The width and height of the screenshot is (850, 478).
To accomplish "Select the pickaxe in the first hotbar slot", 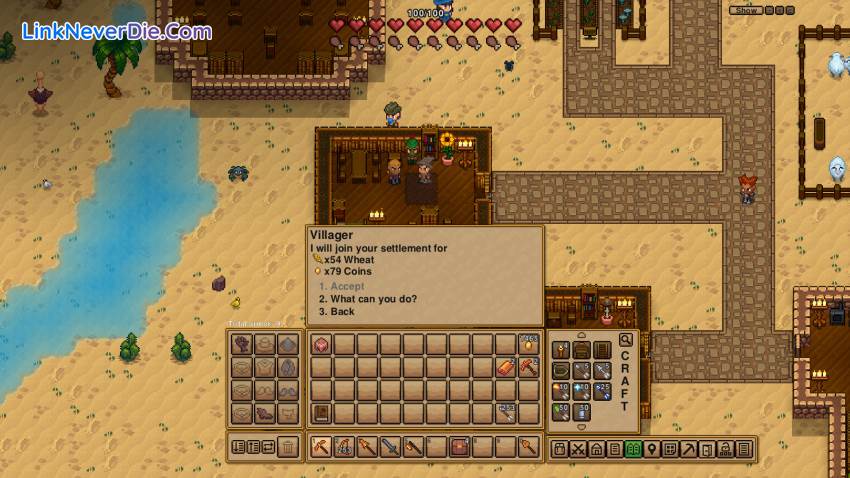I will coord(321,447).
